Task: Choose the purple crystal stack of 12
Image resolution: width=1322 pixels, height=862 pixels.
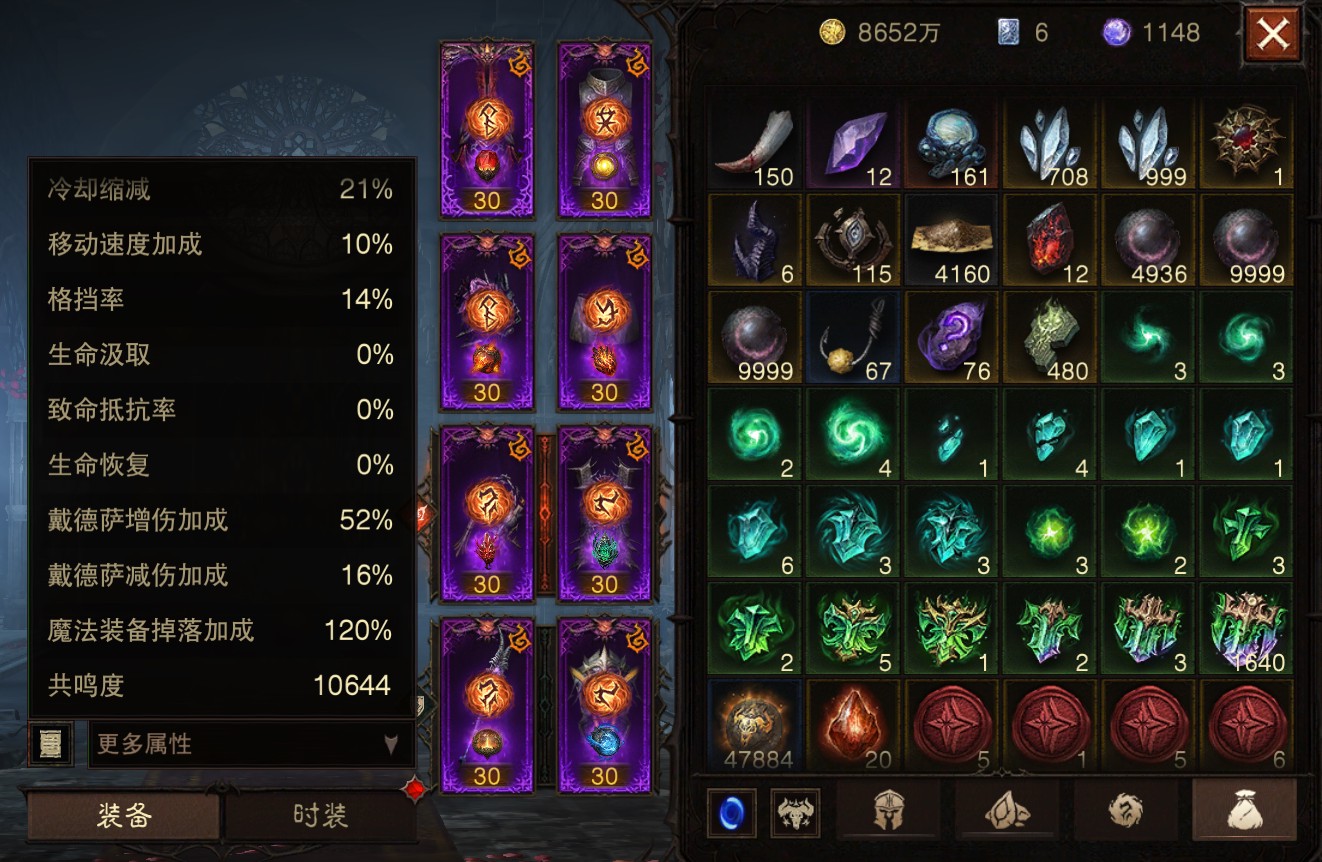Action: [x=853, y=145]
